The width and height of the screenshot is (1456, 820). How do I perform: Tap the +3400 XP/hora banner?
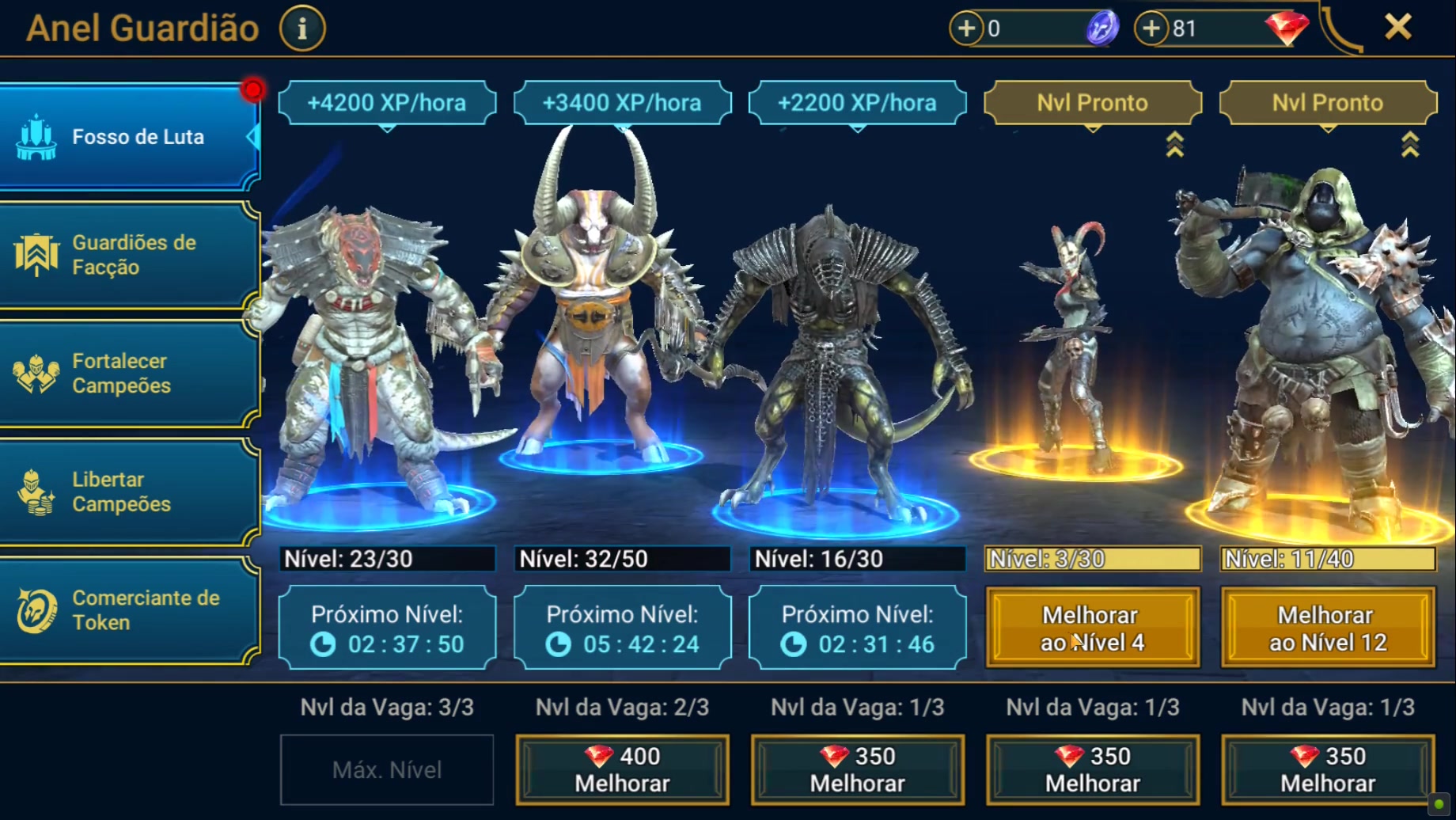click(x=622, y=103)
